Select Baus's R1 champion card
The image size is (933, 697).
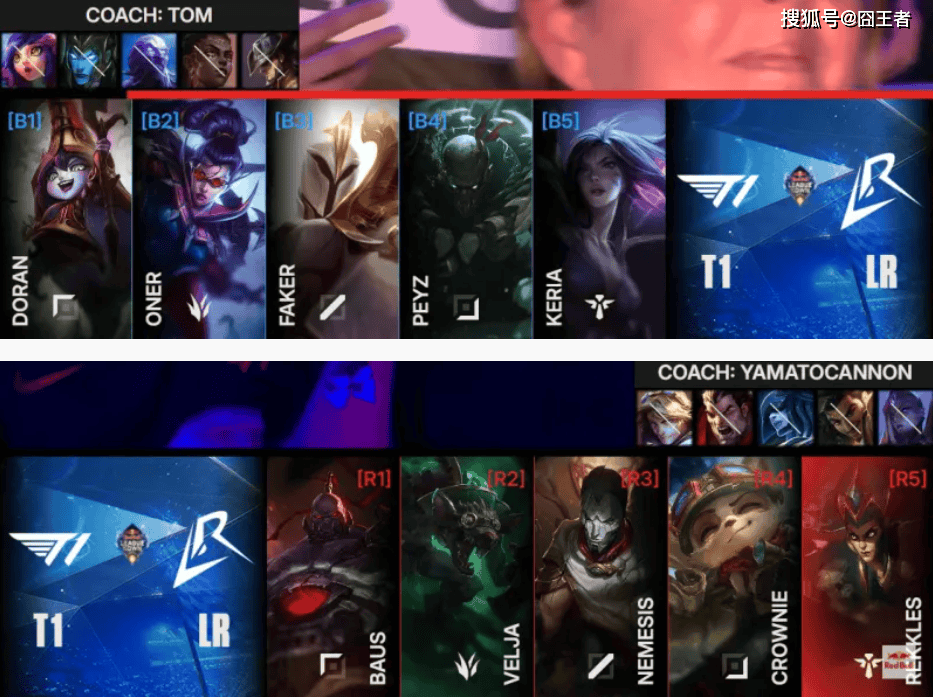pyautogui.click(x=332, y=577)
